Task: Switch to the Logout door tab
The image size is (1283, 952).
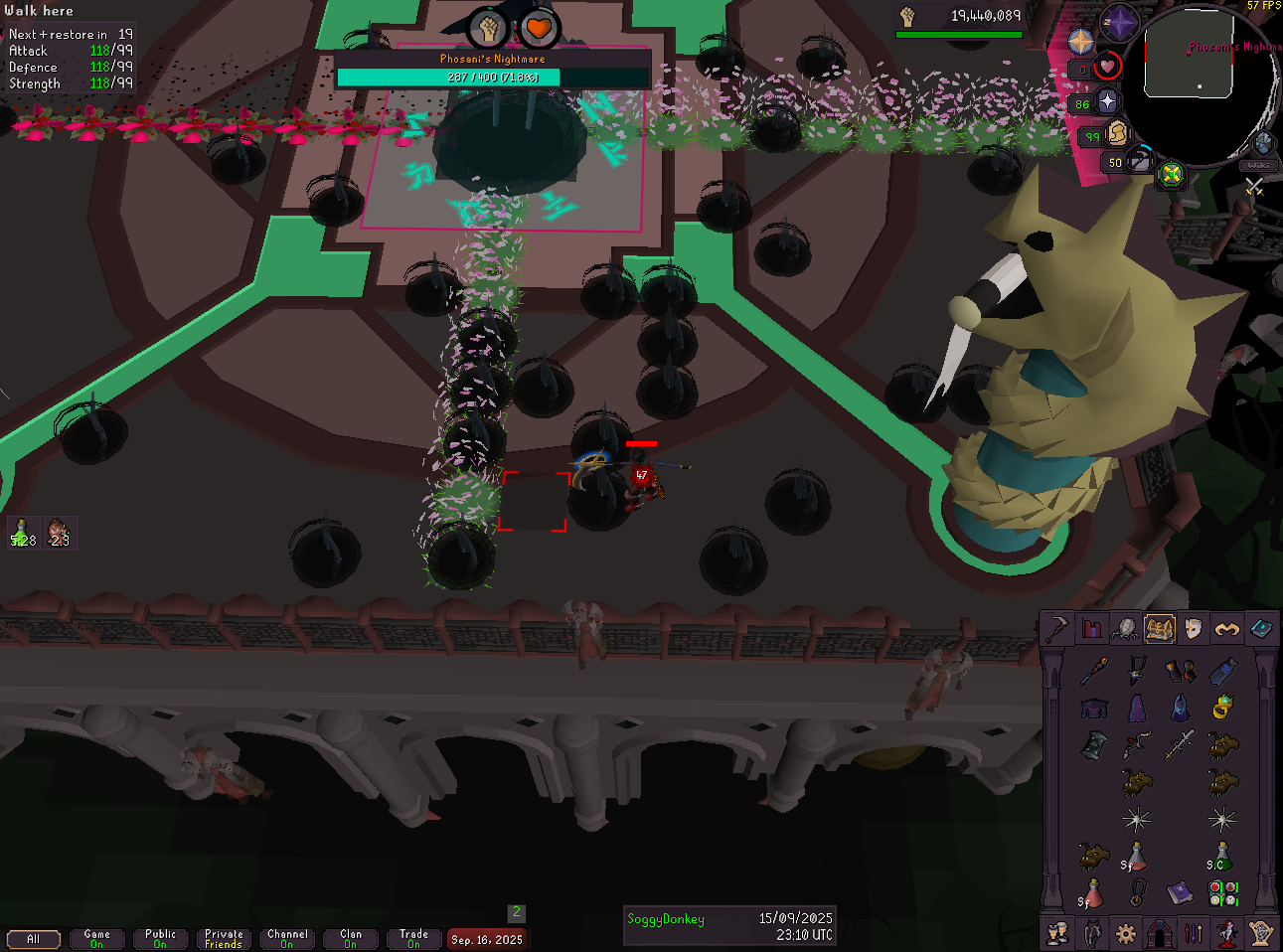Action: click(1159, 934)
